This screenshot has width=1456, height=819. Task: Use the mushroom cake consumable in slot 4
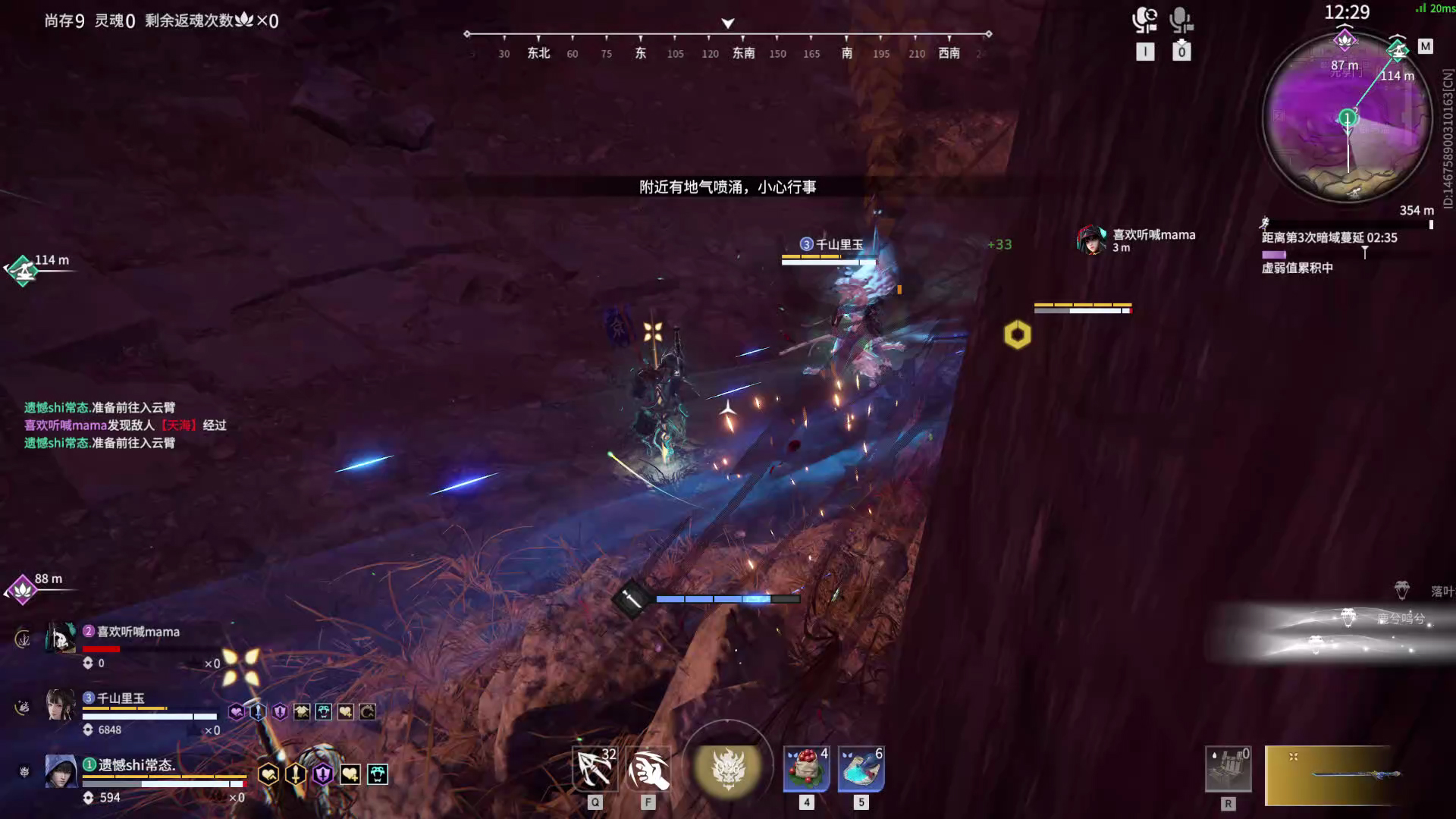(806, 768)
